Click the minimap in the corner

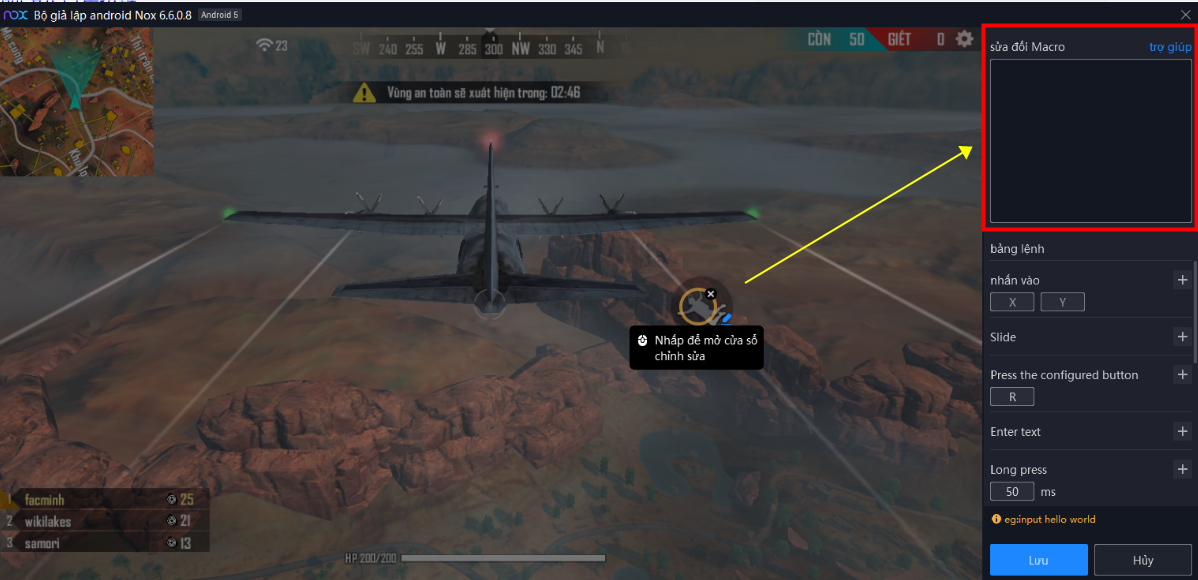coord(76,101)
